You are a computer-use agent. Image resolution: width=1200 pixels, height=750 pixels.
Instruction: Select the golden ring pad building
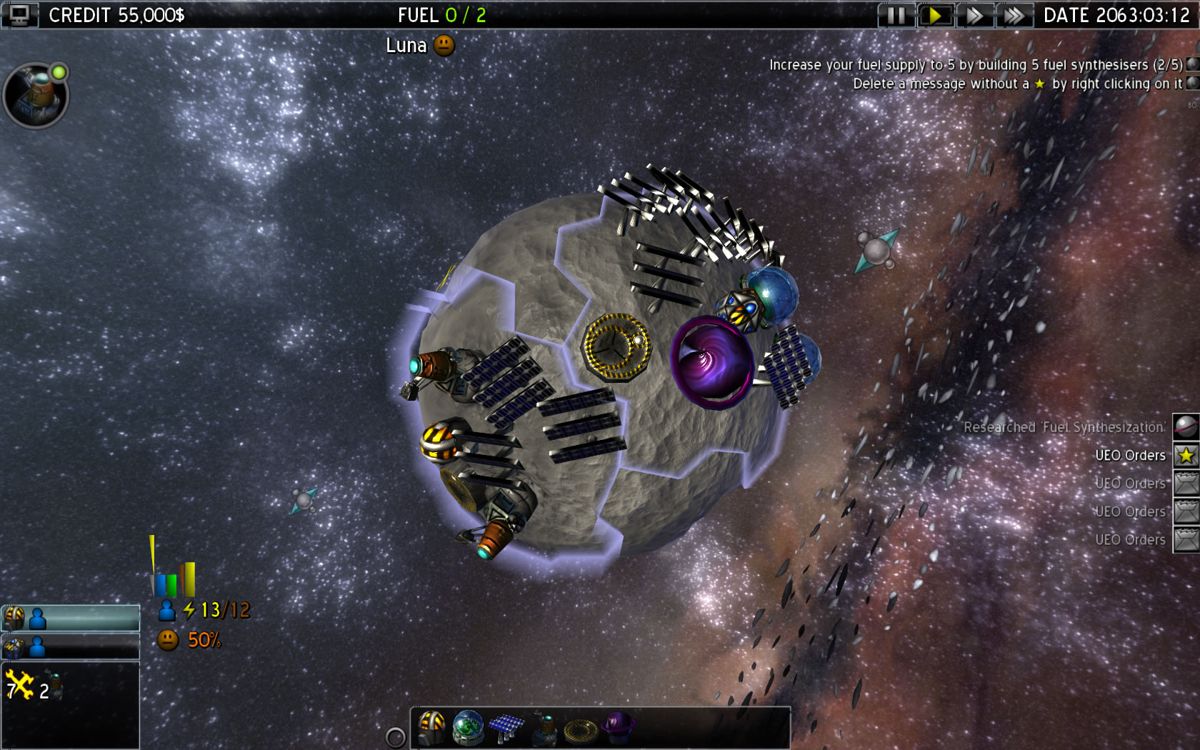[x=581, y=727]
